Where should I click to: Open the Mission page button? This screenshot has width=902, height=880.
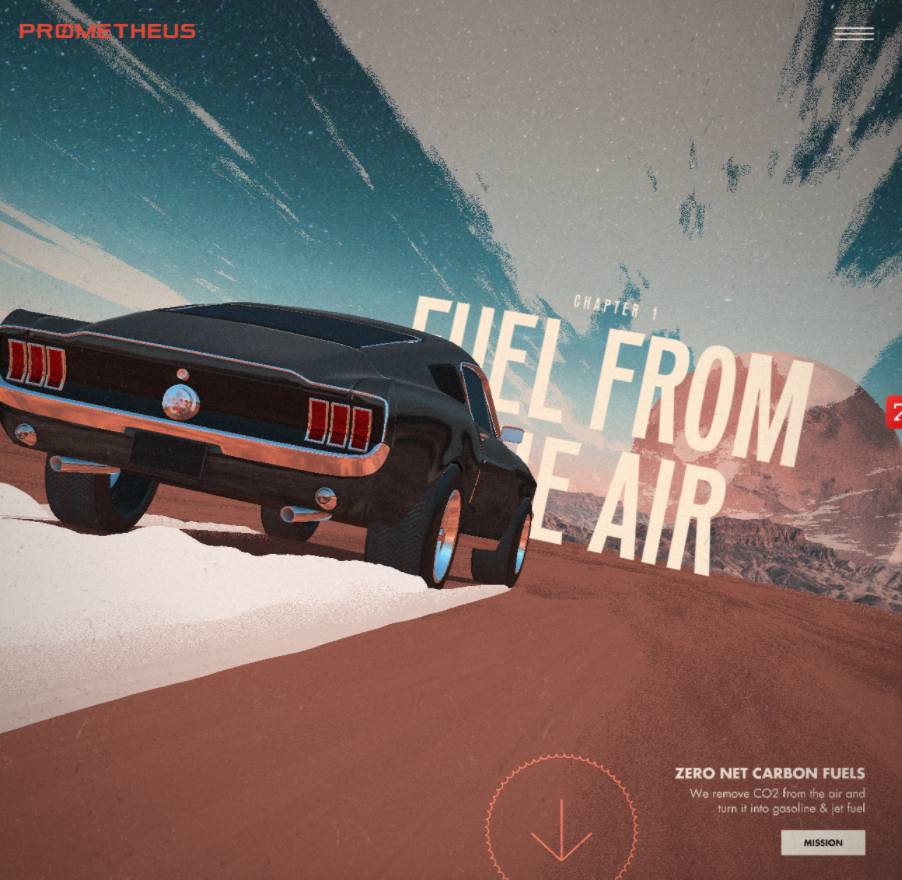point(822,842)
